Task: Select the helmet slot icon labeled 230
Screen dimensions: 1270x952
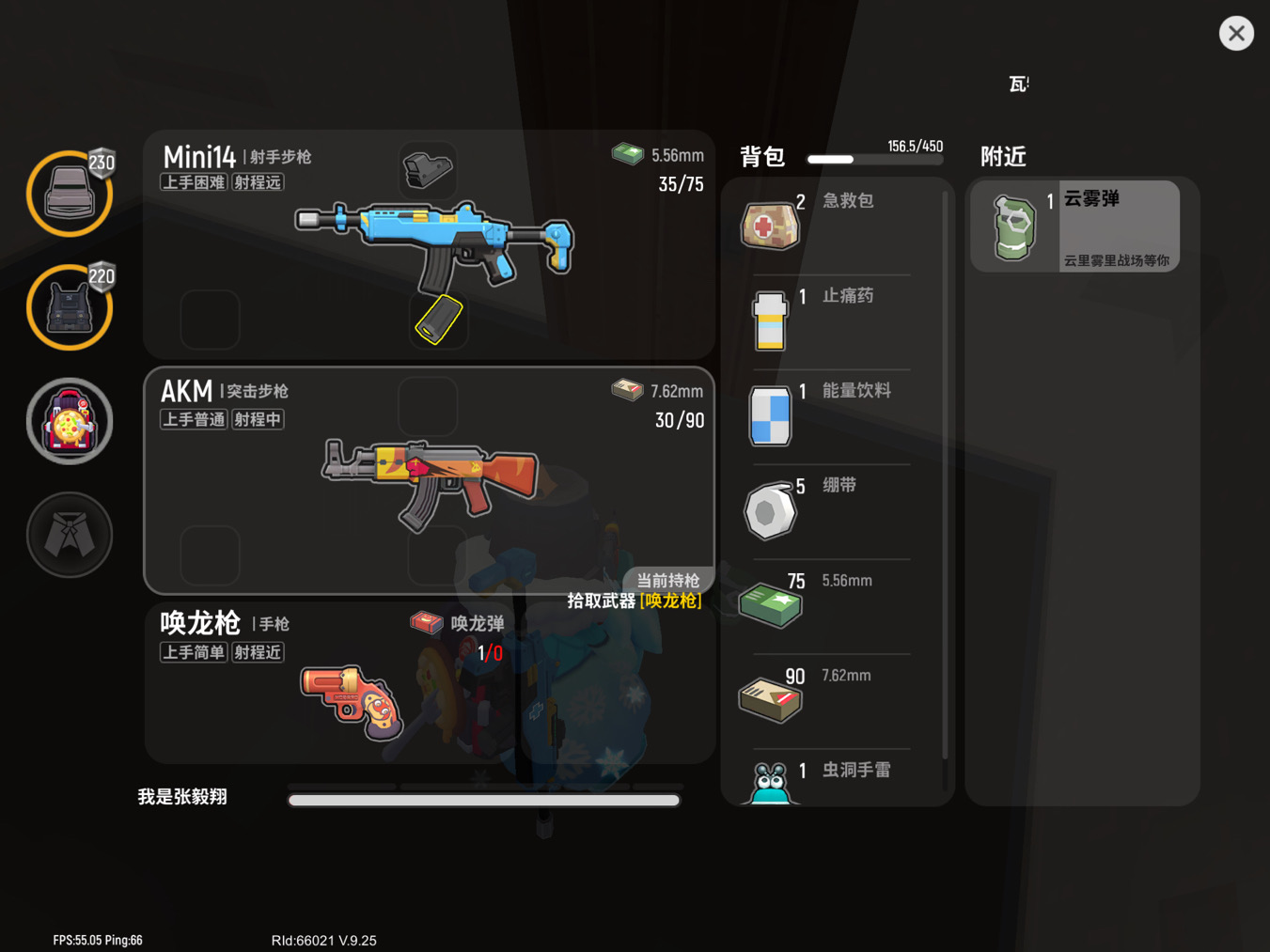Action: coord(69,193)
